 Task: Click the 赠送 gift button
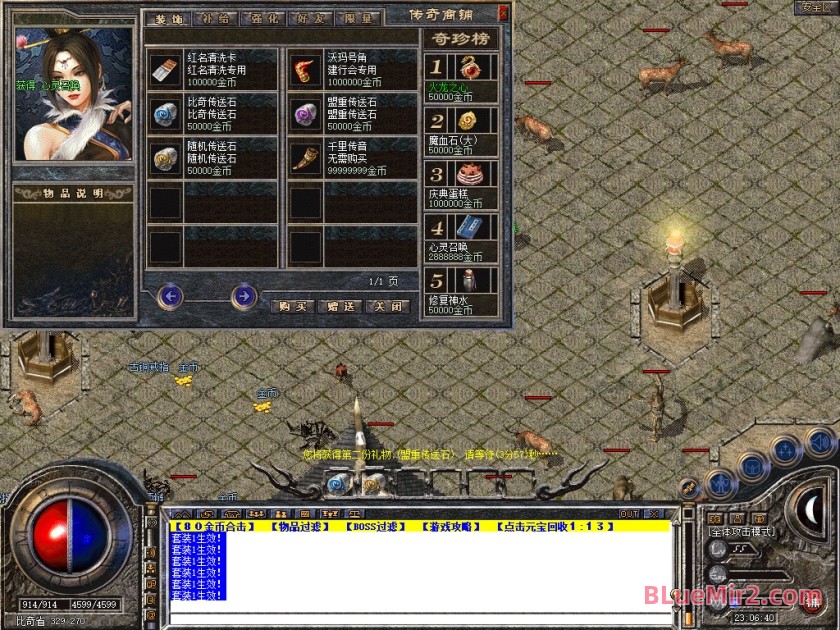pos(338,306)
